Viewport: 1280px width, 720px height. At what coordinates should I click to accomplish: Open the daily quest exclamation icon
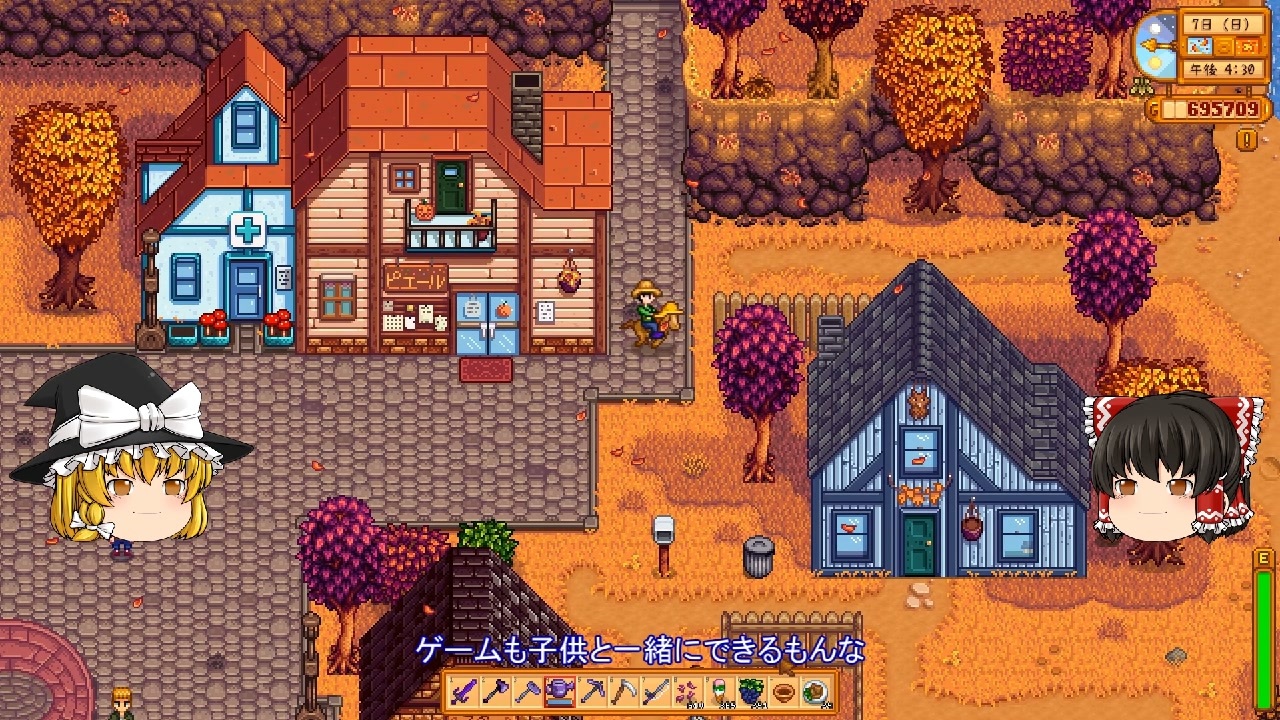pyautogui.click(x=1245, y=138)
